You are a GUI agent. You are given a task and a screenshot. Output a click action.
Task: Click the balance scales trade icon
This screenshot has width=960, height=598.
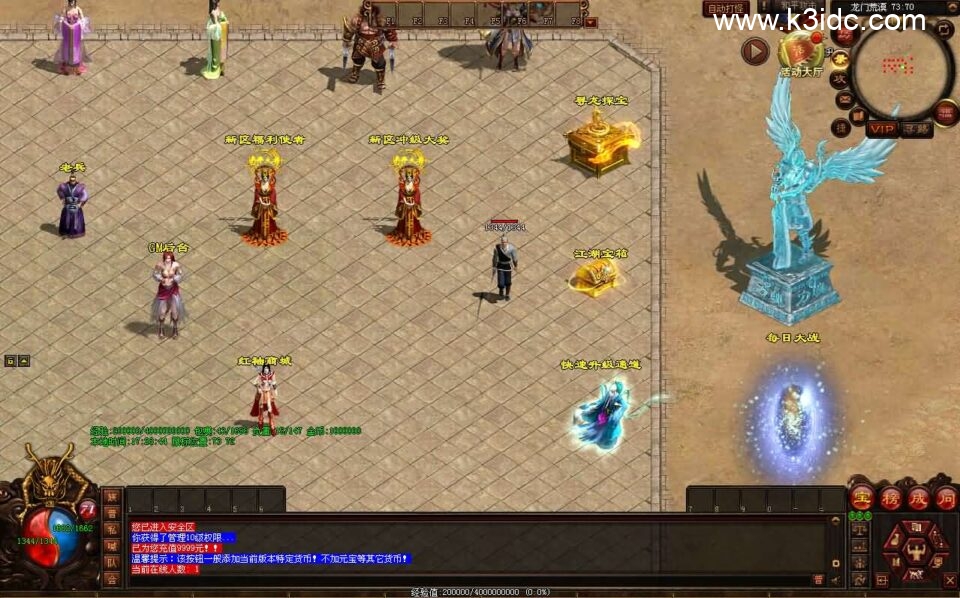point(858,531)
